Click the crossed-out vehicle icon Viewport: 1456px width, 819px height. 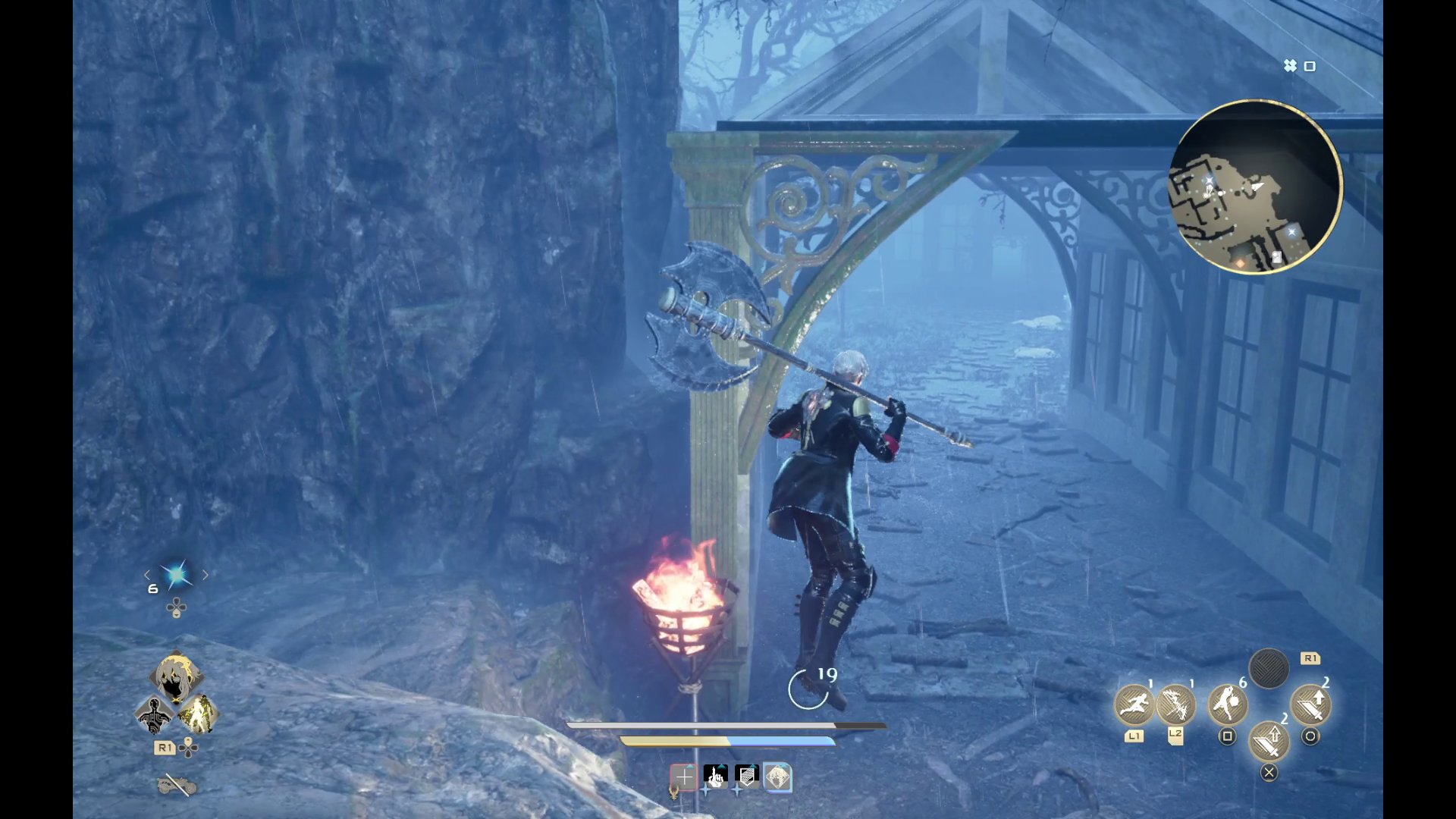[x=176, y=786]
